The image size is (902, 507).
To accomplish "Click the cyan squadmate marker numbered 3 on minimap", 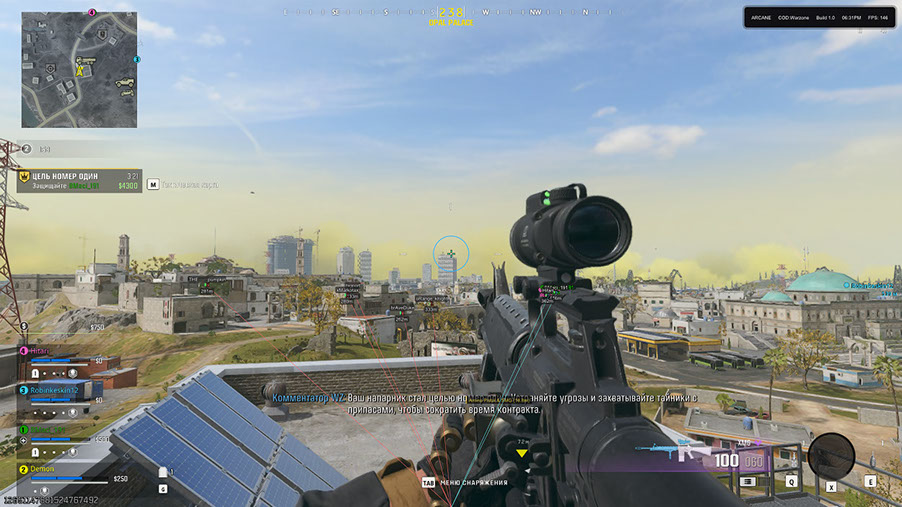I will [x=137, y=60].
